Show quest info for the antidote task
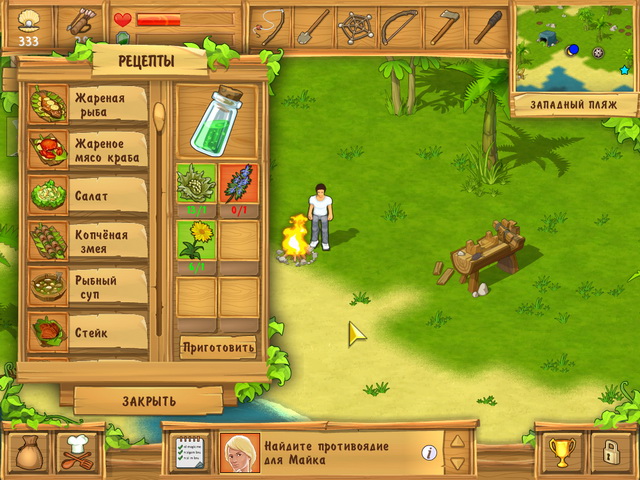Image resolution: width=640 pixels, height=480 pixels. (429, 453)
